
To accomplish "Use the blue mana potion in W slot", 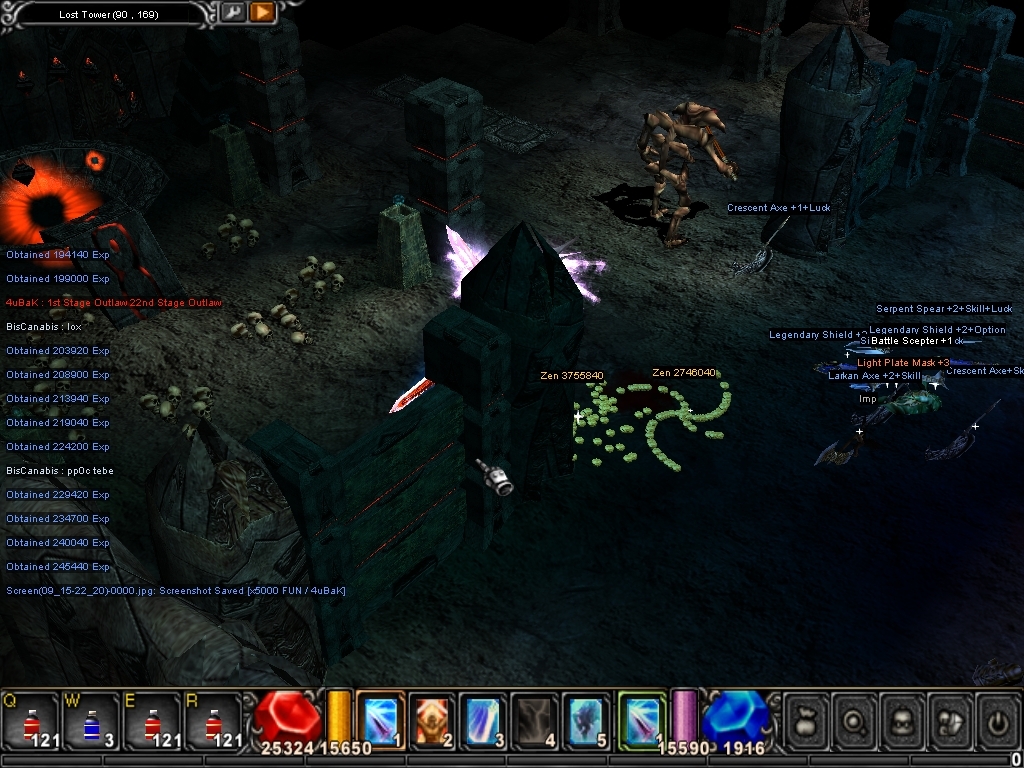I will click(x=91, y=720).
